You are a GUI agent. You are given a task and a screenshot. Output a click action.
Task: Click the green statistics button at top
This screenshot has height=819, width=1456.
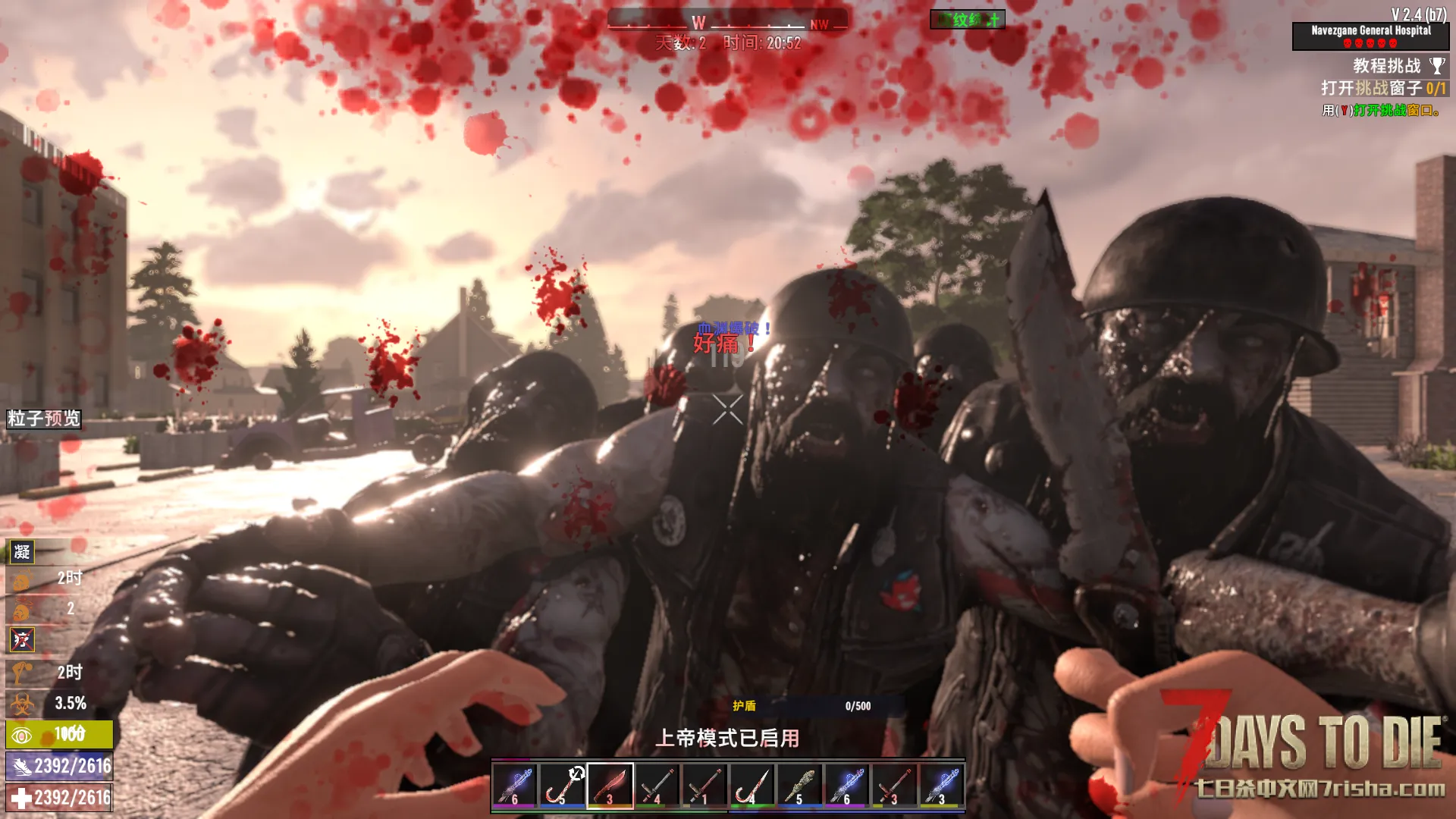(968, 20)
